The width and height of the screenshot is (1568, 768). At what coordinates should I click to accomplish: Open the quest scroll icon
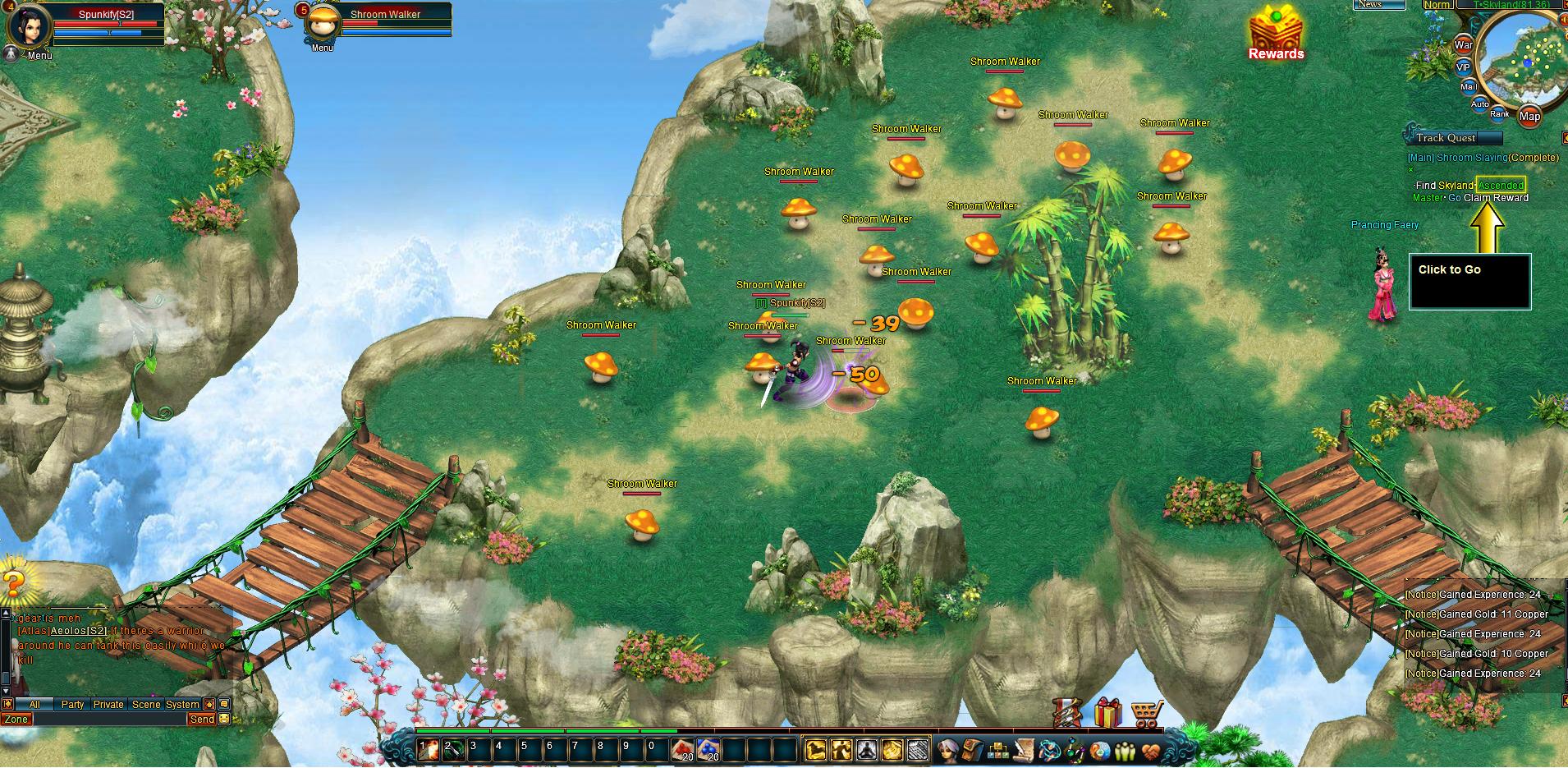pyautogui.click(x=1024, y=752)
